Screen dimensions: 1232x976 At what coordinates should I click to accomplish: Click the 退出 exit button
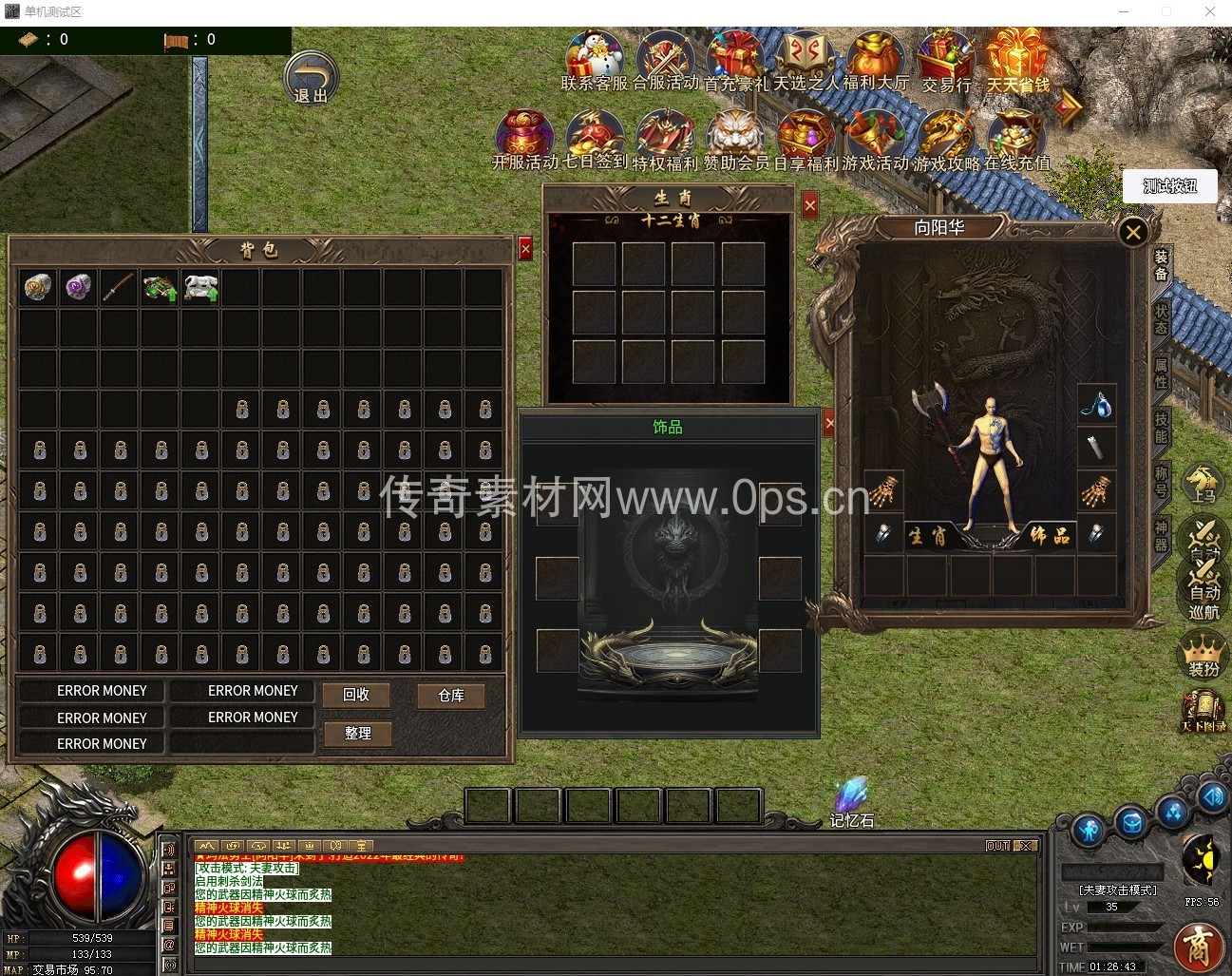point(311,78)
